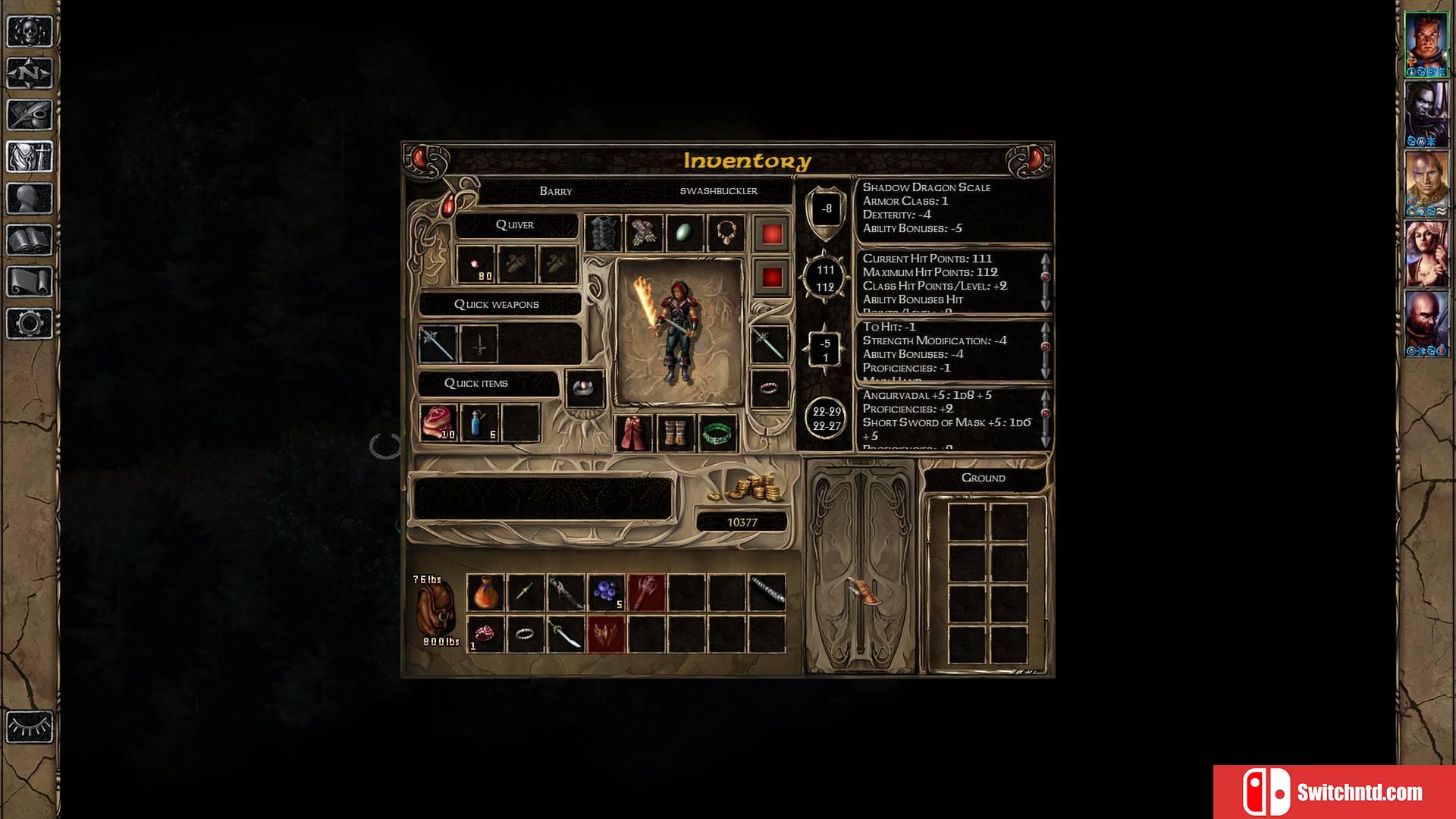Screen dimensions: 1456x819
Task: Open the mage spellbook button
Action: point(30,240)
